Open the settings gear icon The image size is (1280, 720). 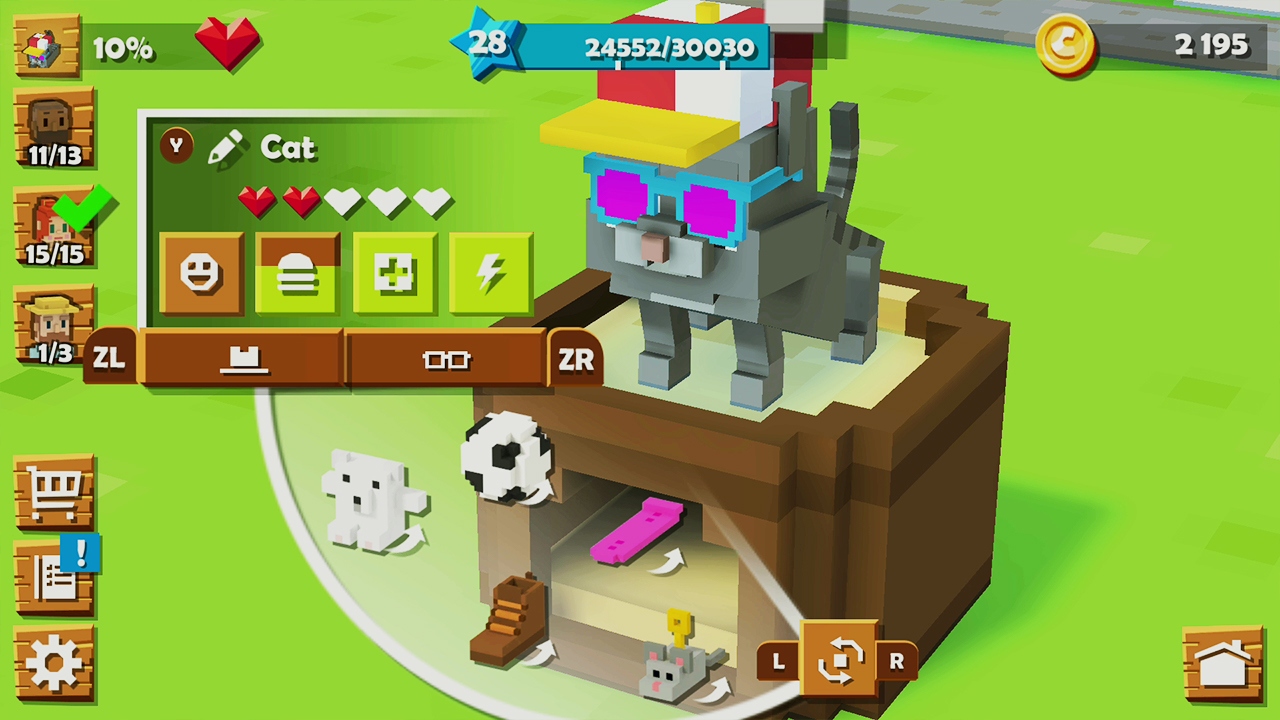tap(54, 657)
